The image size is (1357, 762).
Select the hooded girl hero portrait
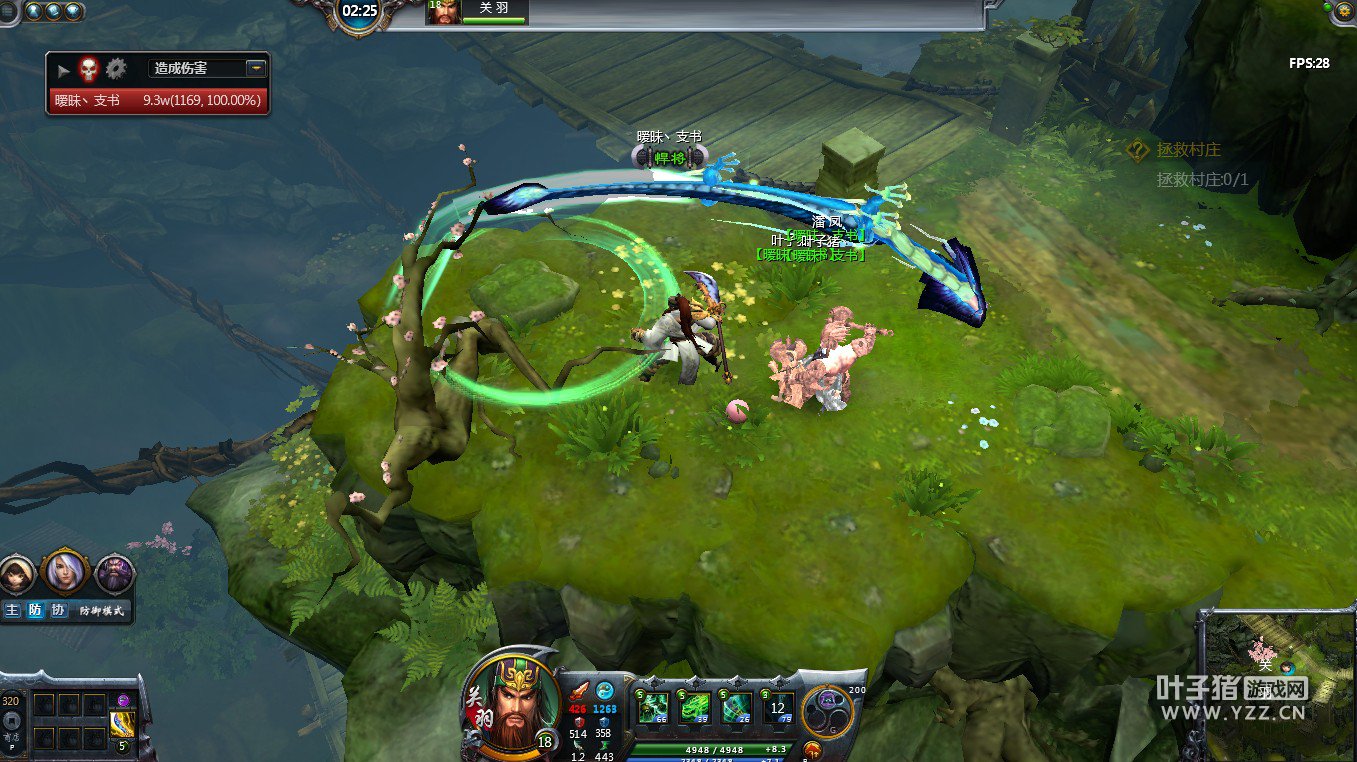(18, 574)
